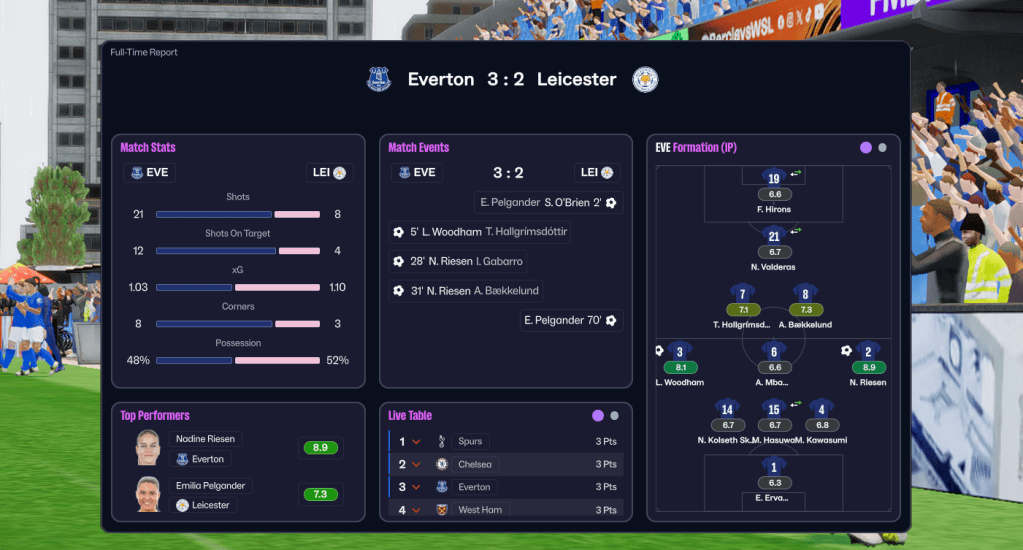Choose the West Ham table row
The height and width of the screenshot is (550, 1023).
[505, 510]
